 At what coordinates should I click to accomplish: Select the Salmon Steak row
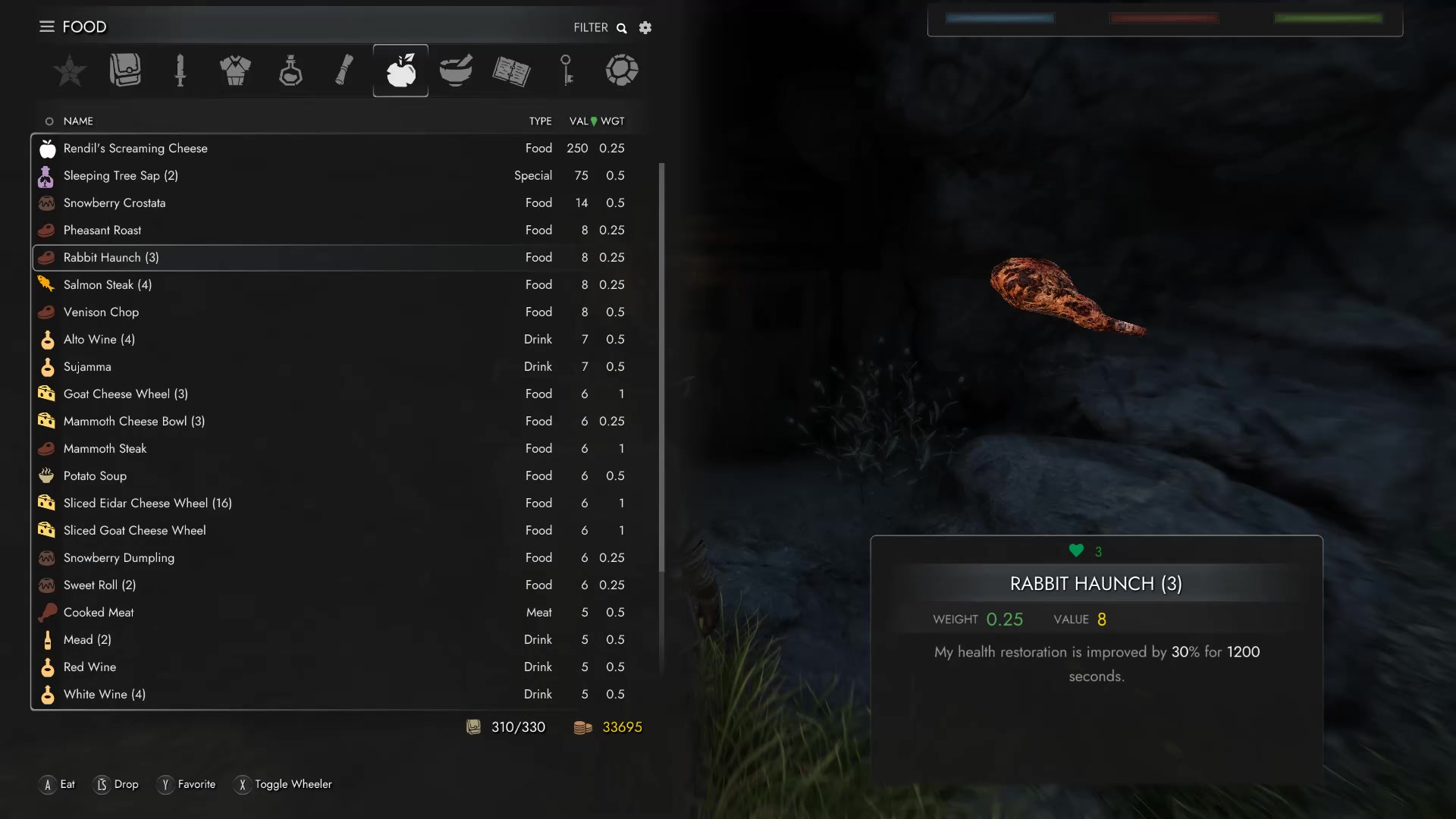pos(108,285)
